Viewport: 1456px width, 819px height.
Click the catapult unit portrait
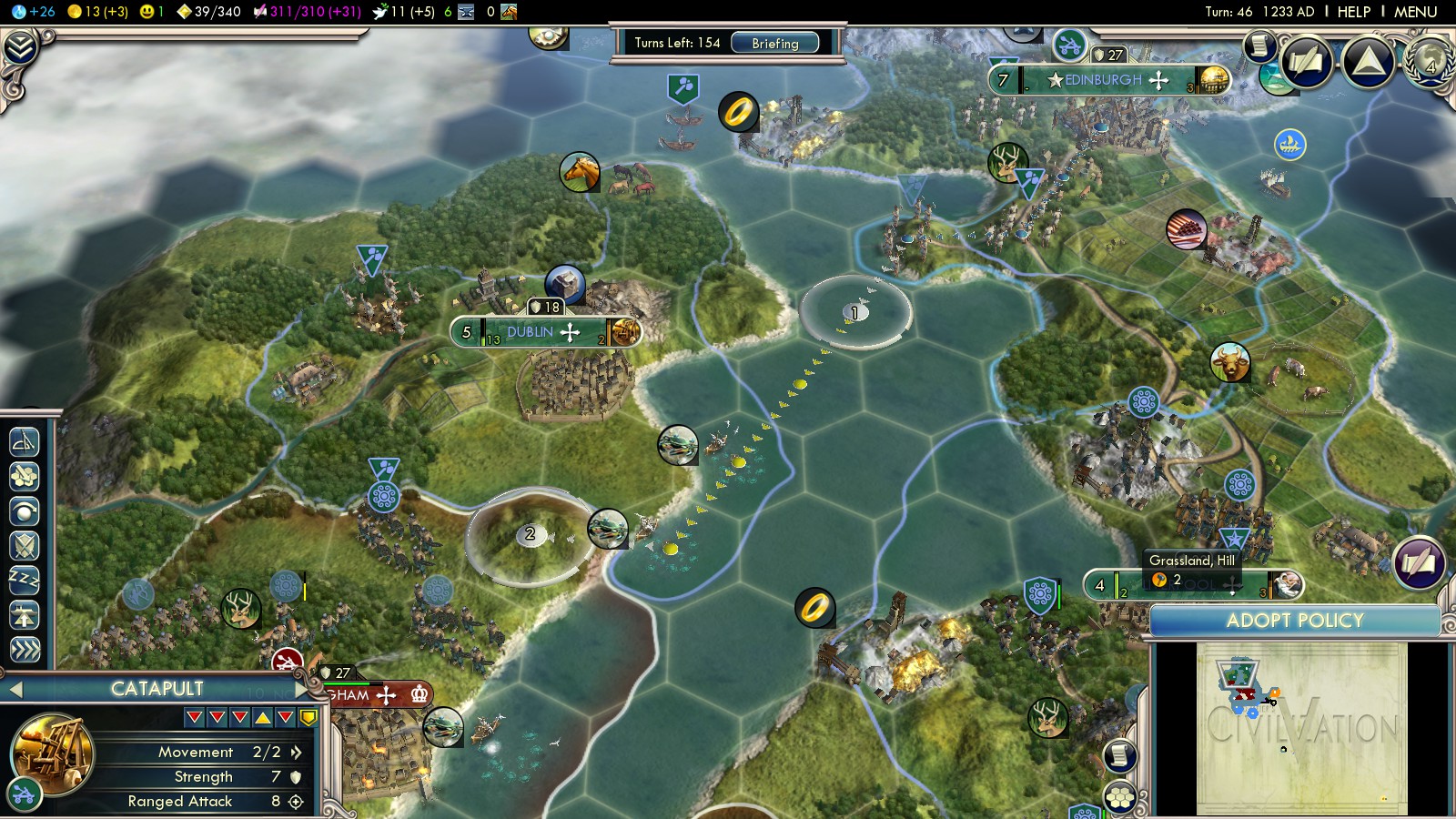(x=52, y=754)
